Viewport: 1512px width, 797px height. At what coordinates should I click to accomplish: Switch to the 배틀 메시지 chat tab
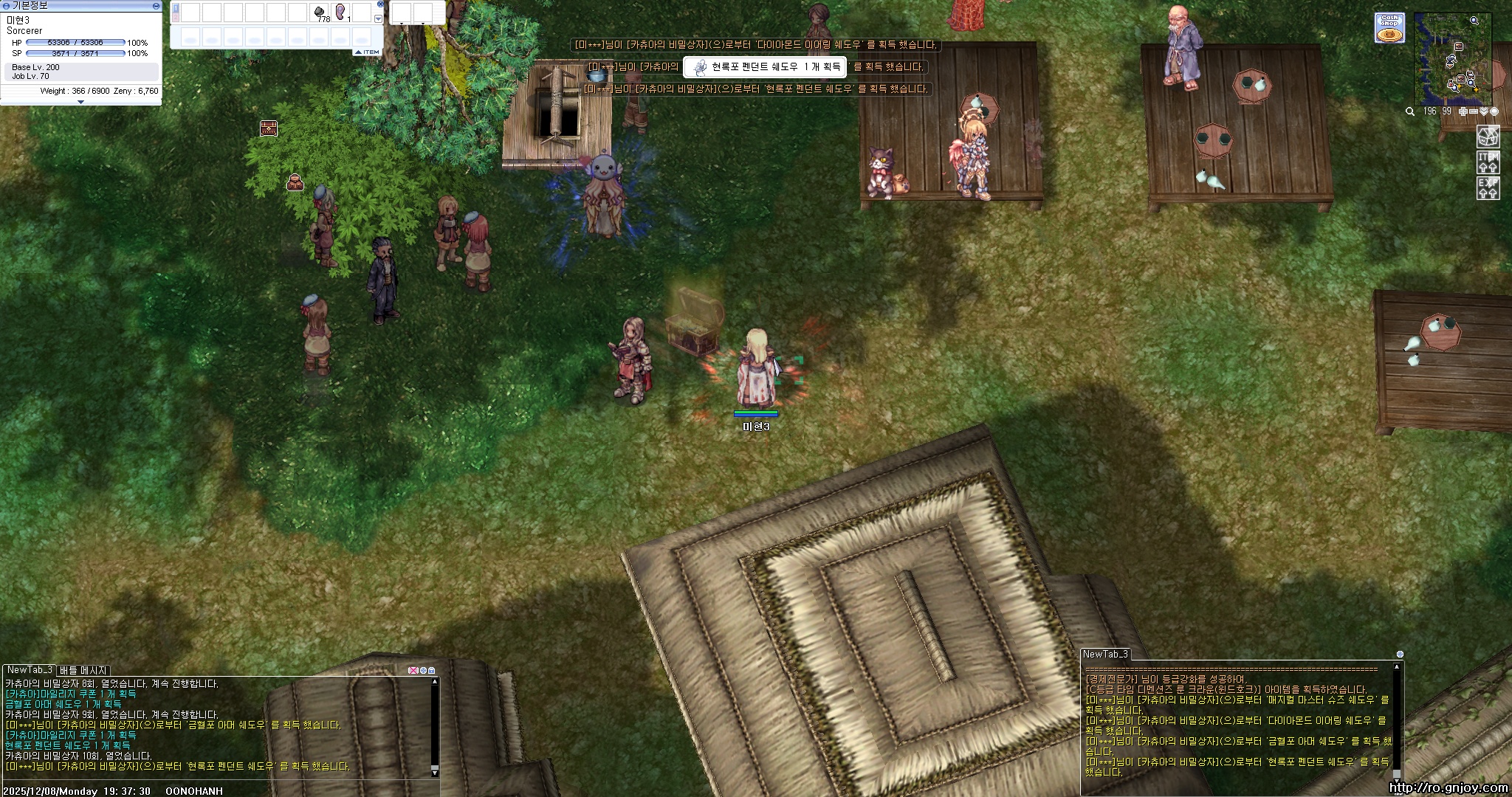tap(83, 670)
